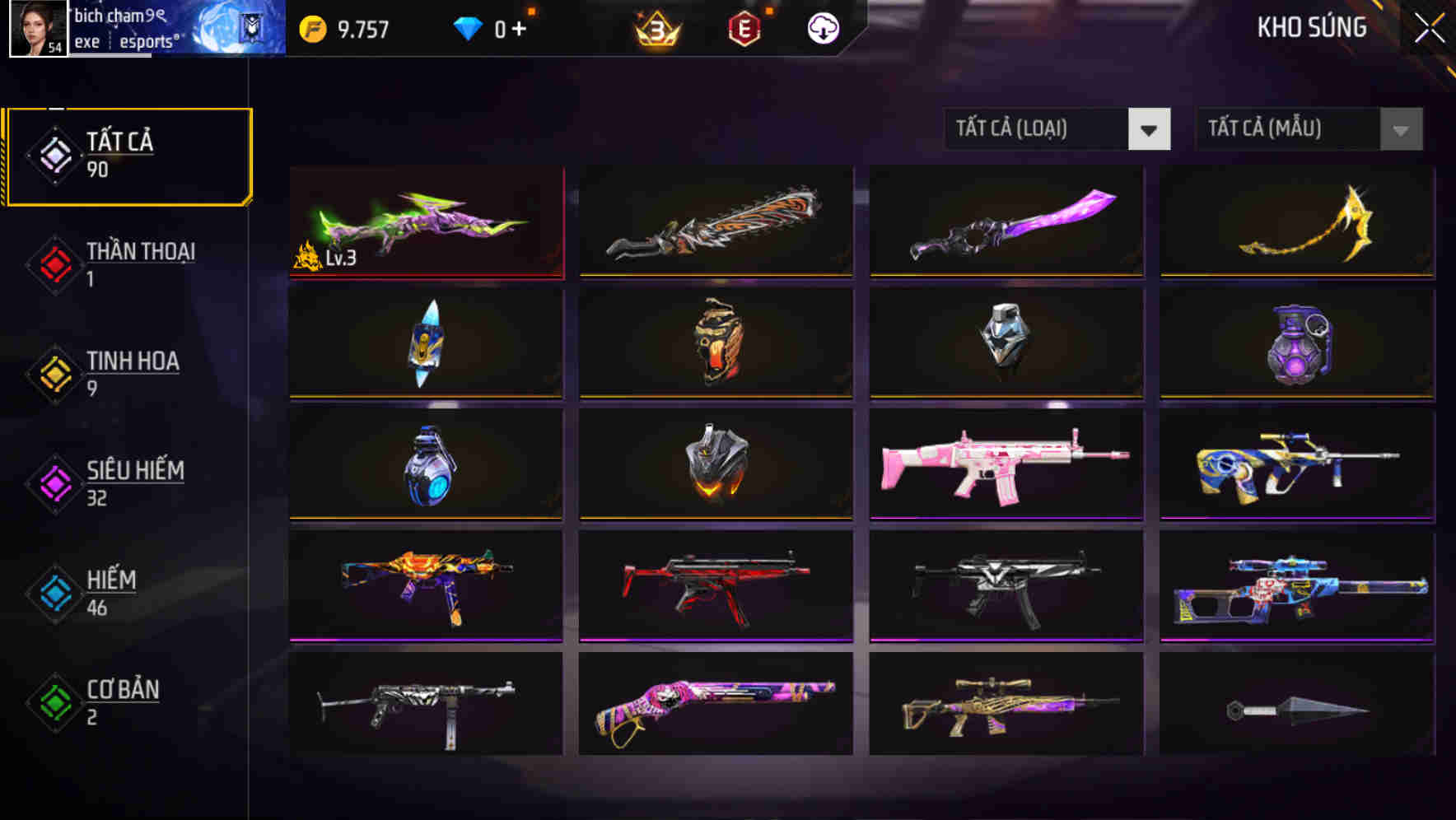Click the cloud download icon
Viewport: 1456px width, 820px height.
pos(821,27)
